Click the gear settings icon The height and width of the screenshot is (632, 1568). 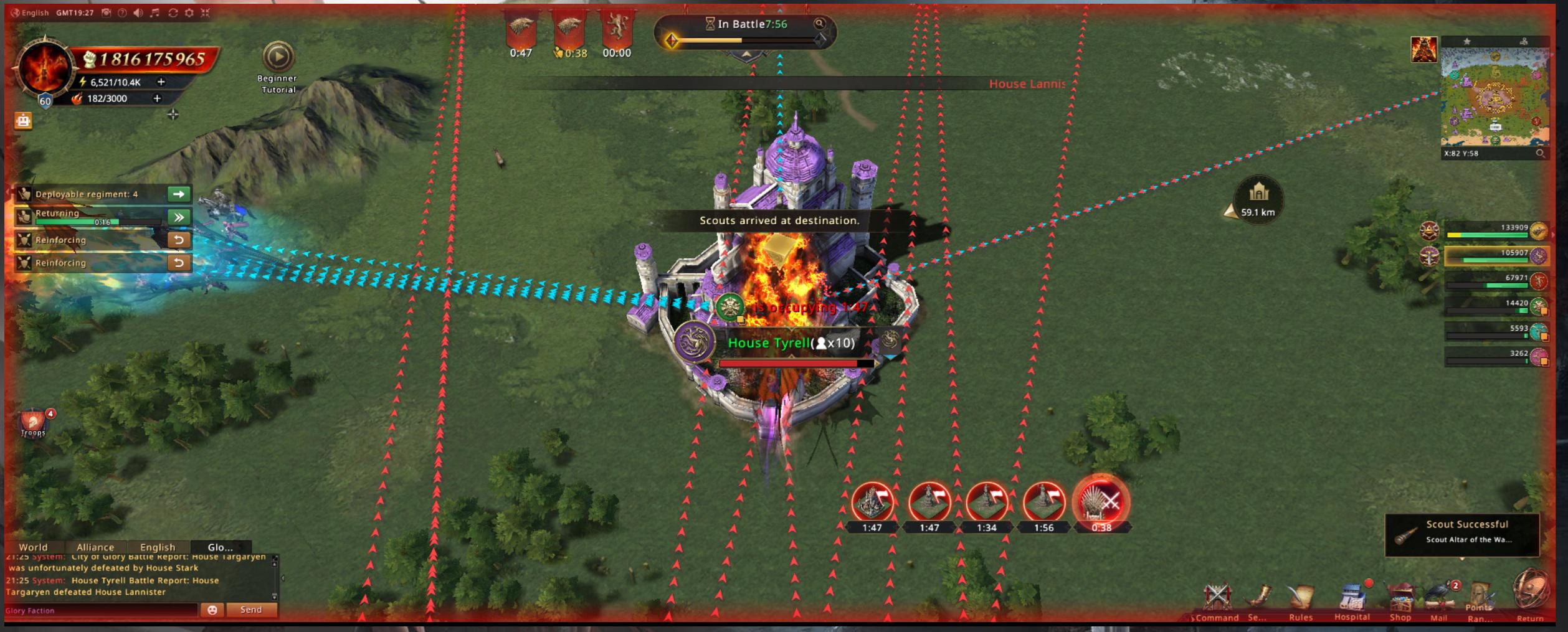coord(189,12)
